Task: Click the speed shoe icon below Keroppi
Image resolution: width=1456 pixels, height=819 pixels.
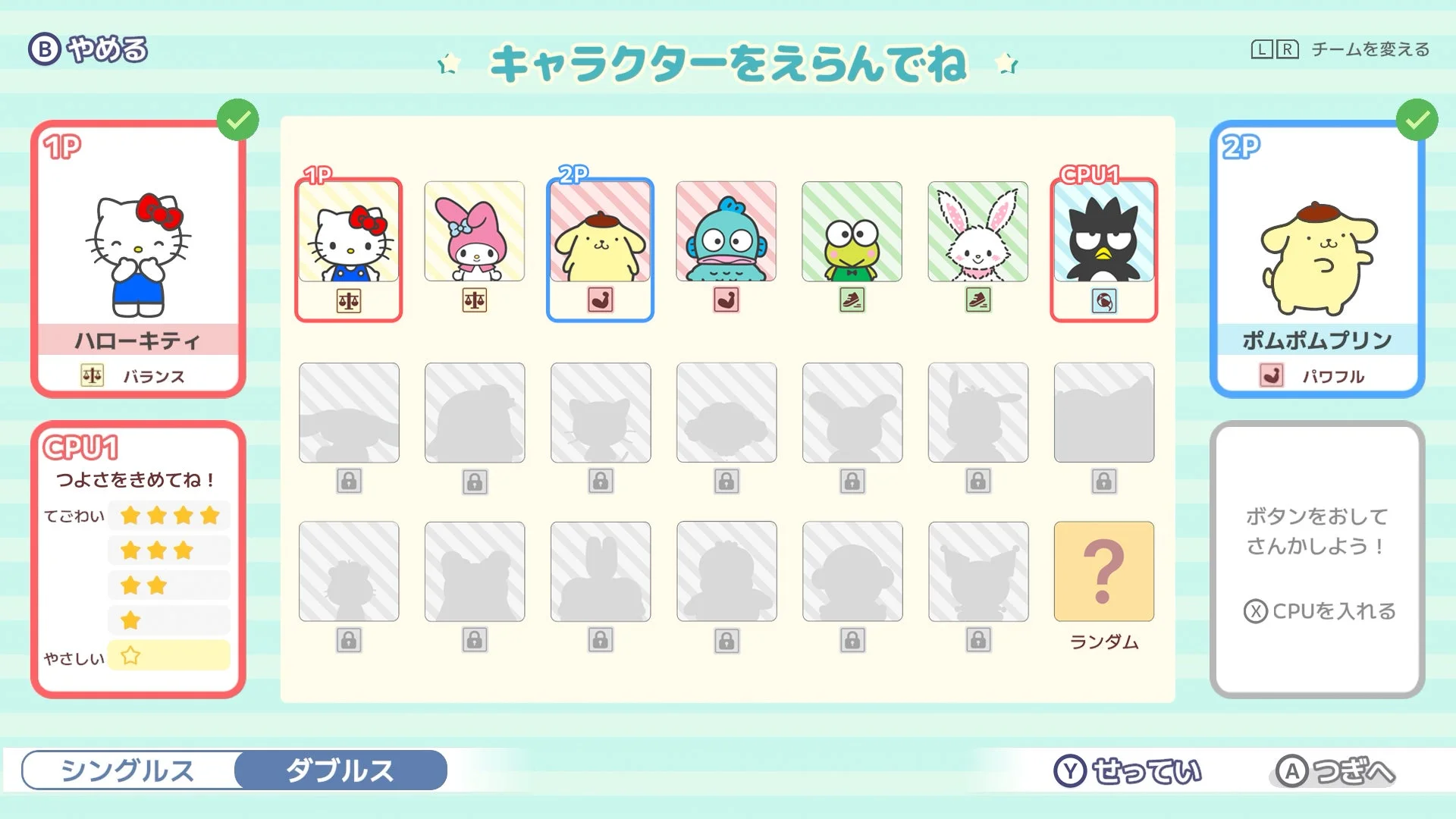Action: pyautogui.click(x=852, y=302)
